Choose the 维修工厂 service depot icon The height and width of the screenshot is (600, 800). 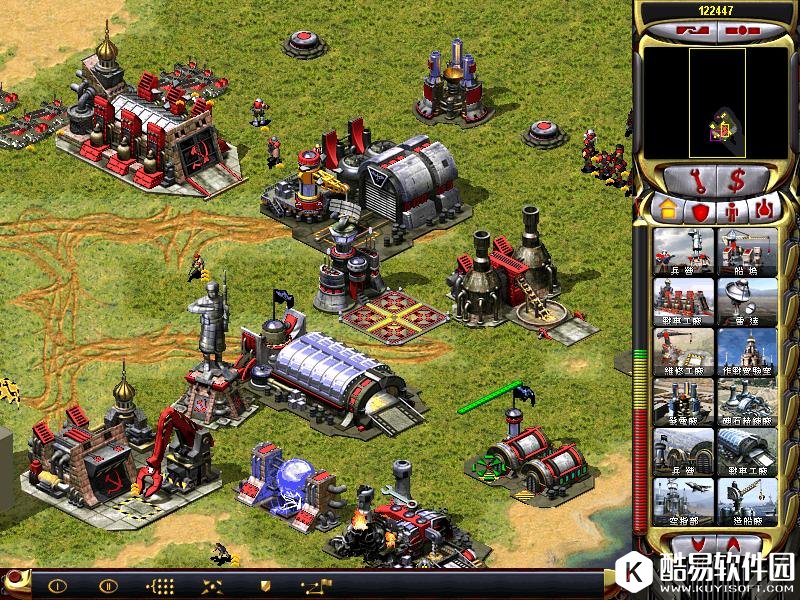684,352
